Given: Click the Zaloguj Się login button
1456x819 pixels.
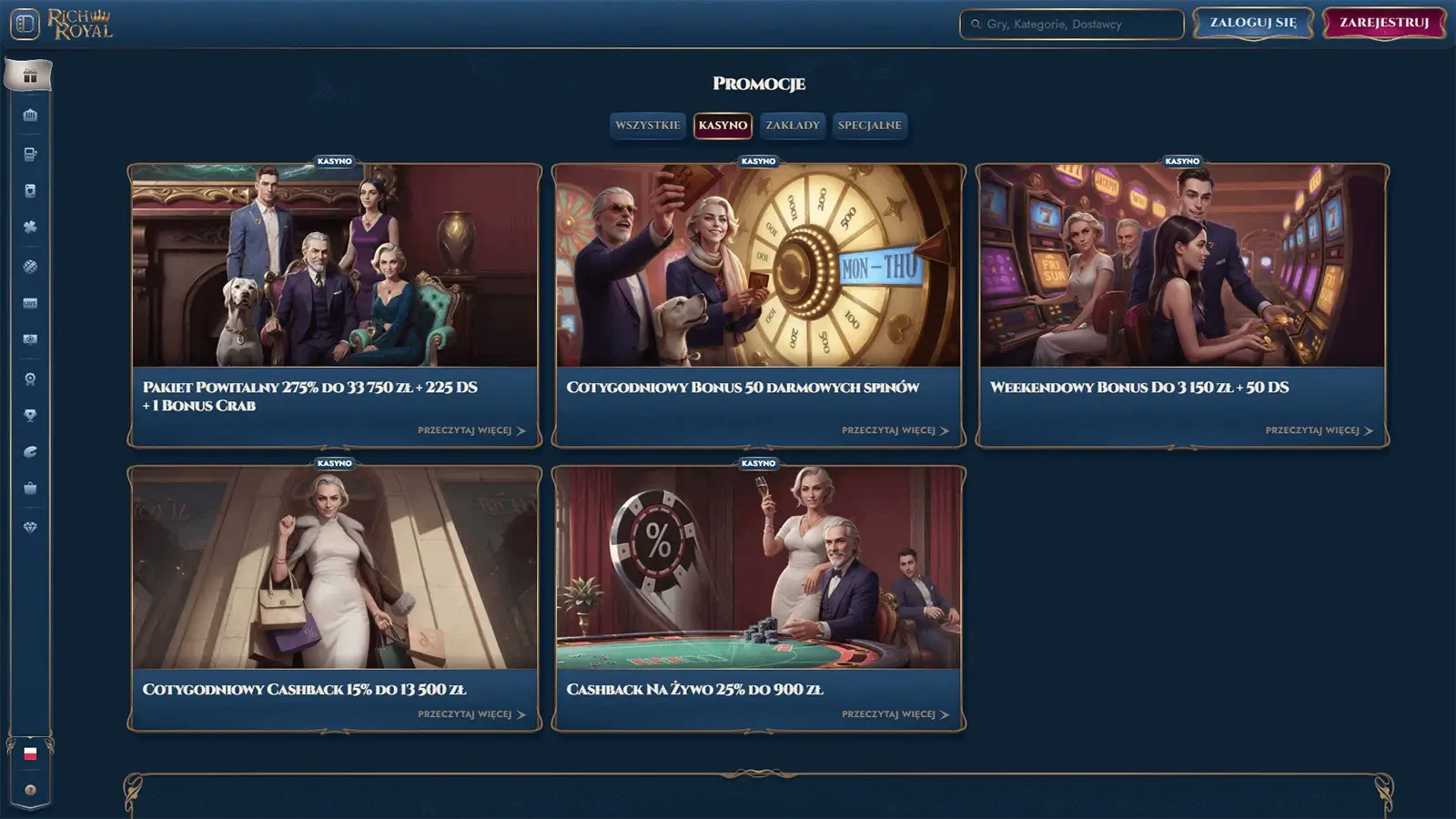Looking at the screenshot, I should coord(1252,23).
